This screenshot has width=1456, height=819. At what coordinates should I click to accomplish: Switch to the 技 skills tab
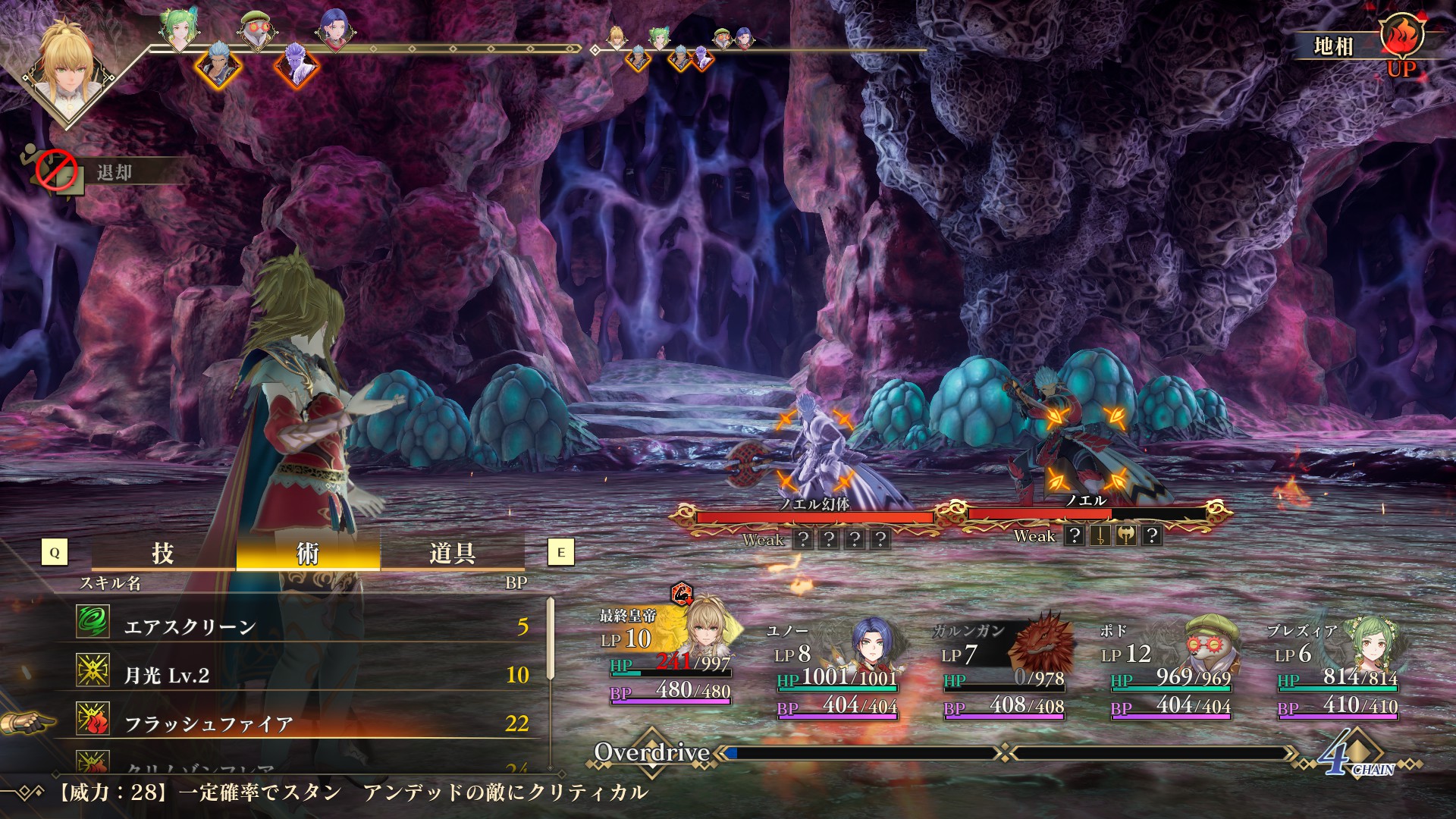tap(163, 552)
